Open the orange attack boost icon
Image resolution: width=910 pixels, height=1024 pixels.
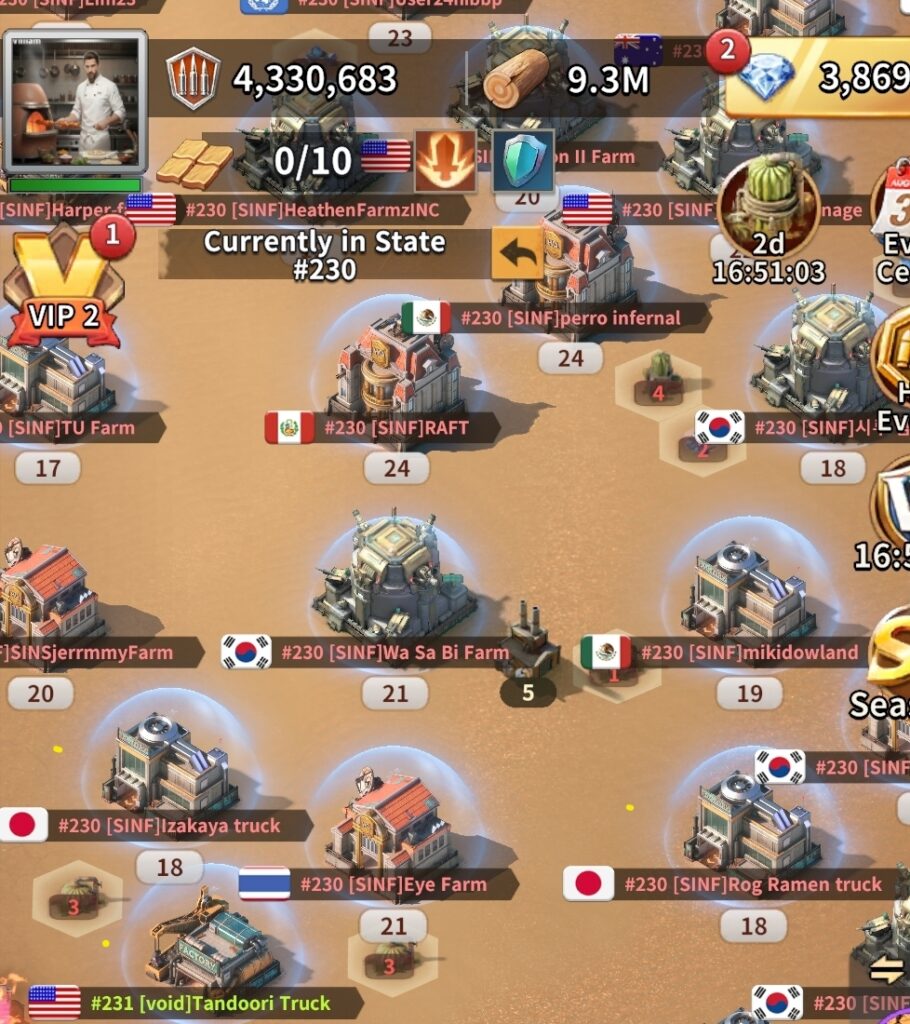pos(445,160)
